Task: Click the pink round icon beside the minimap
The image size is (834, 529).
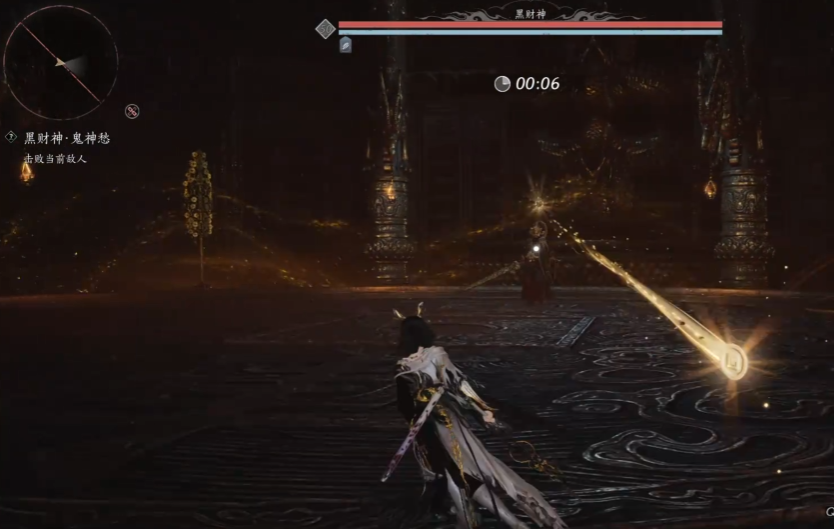Action: 132,111
